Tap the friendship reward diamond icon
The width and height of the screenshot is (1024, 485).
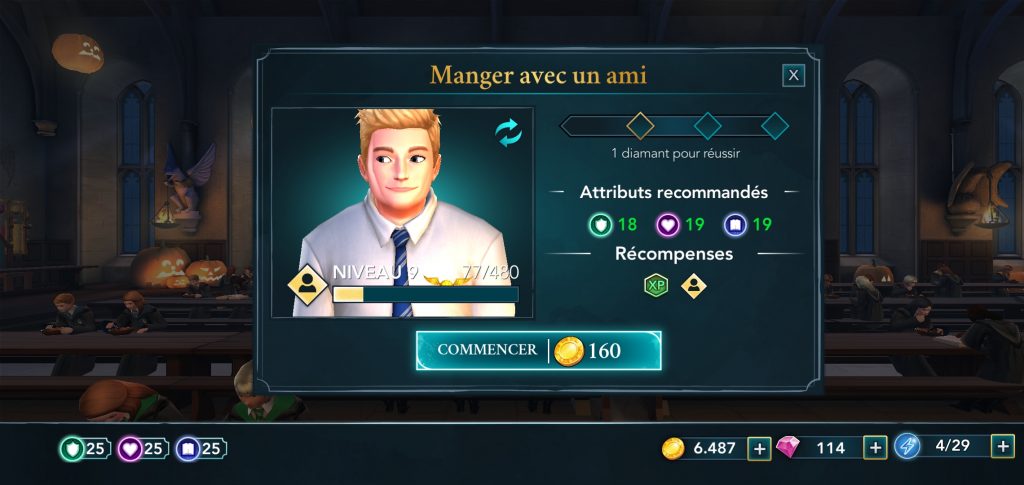click(x=692, y=286)
